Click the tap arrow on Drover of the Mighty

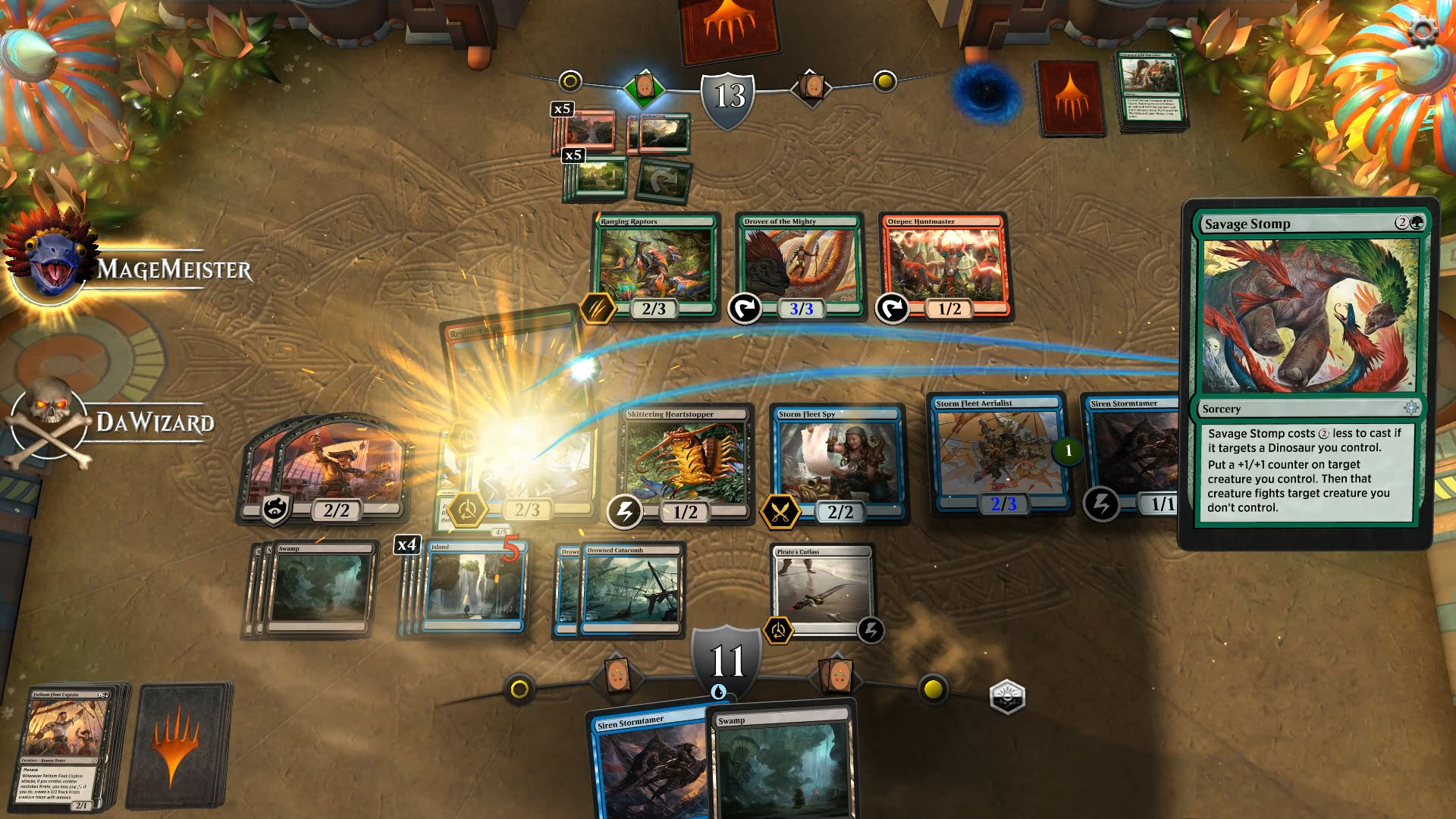pos(745,308)
